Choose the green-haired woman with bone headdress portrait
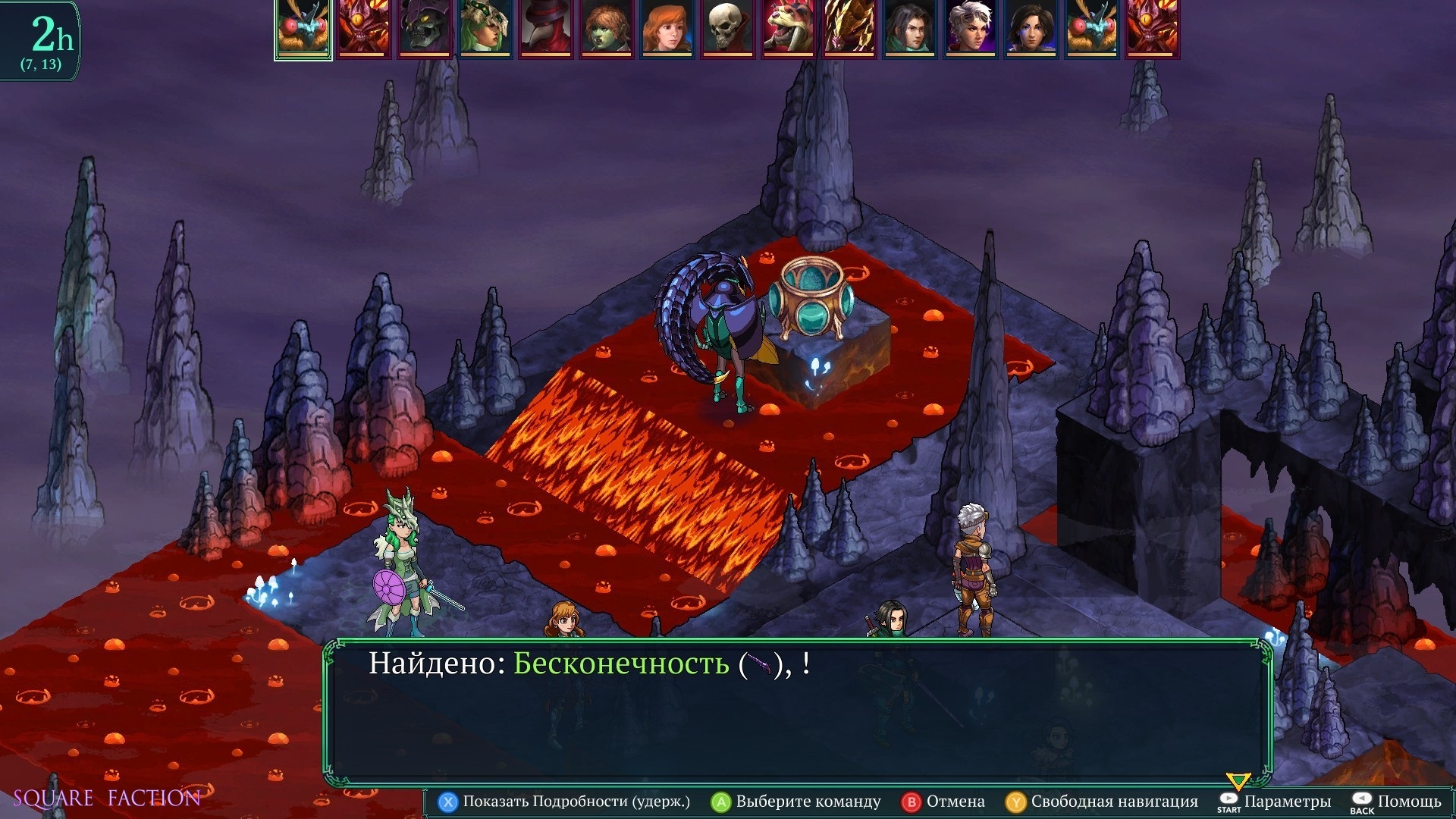This screenshot has height=819, width=1456. coord(485,29)
